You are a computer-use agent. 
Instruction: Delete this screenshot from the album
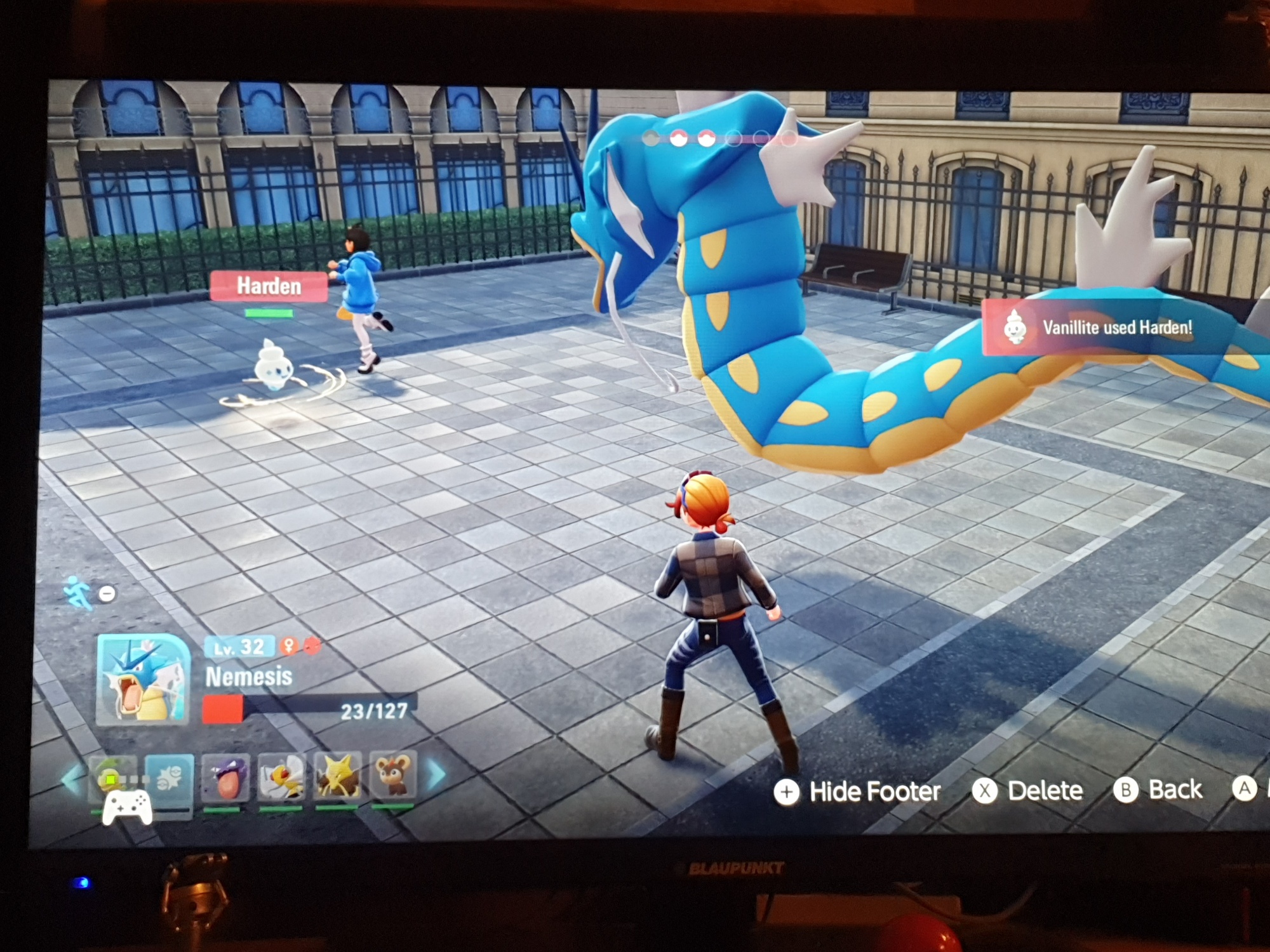(x=1028, y=791)
